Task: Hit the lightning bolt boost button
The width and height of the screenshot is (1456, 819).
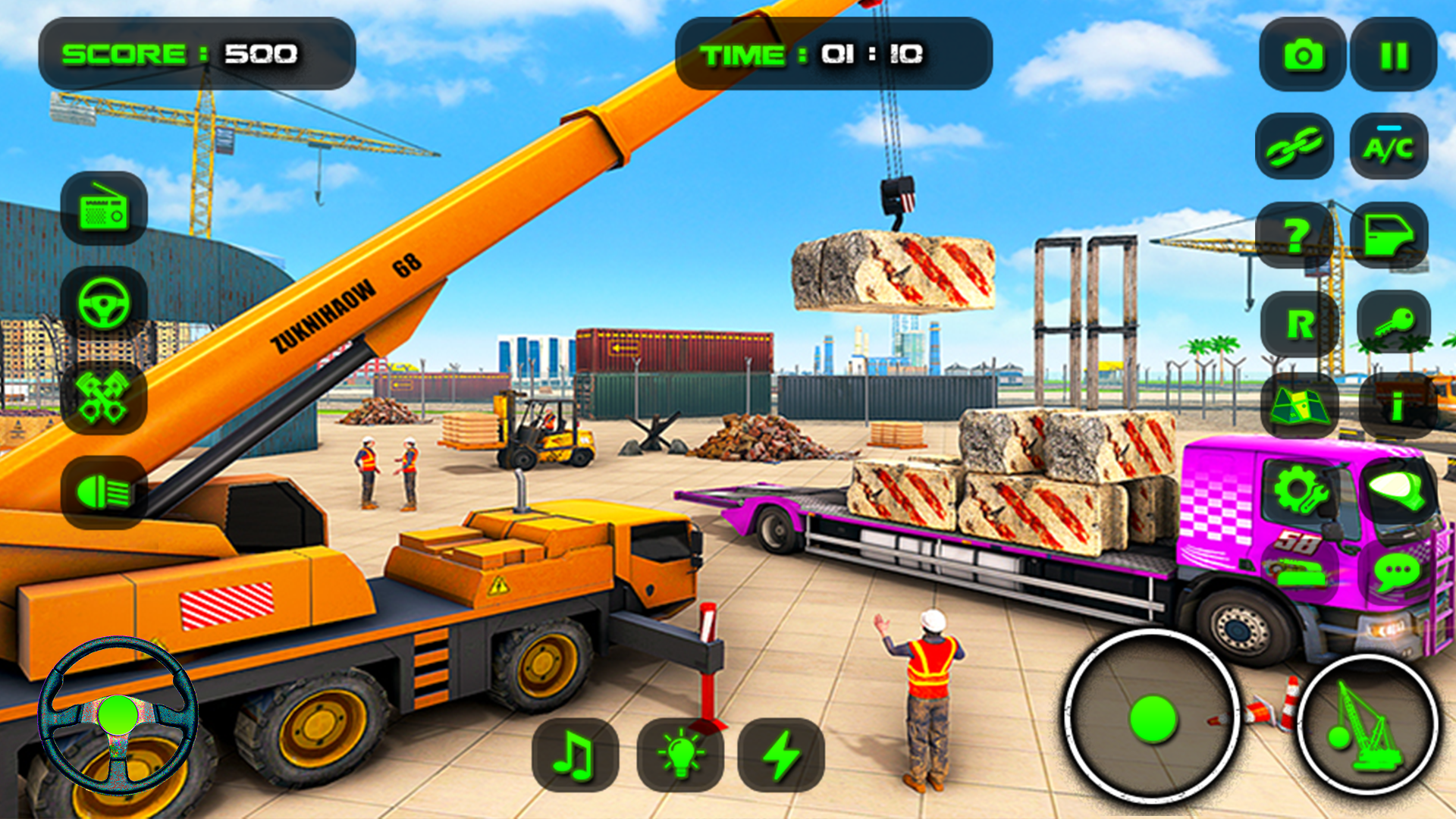Action: point(781,755)
